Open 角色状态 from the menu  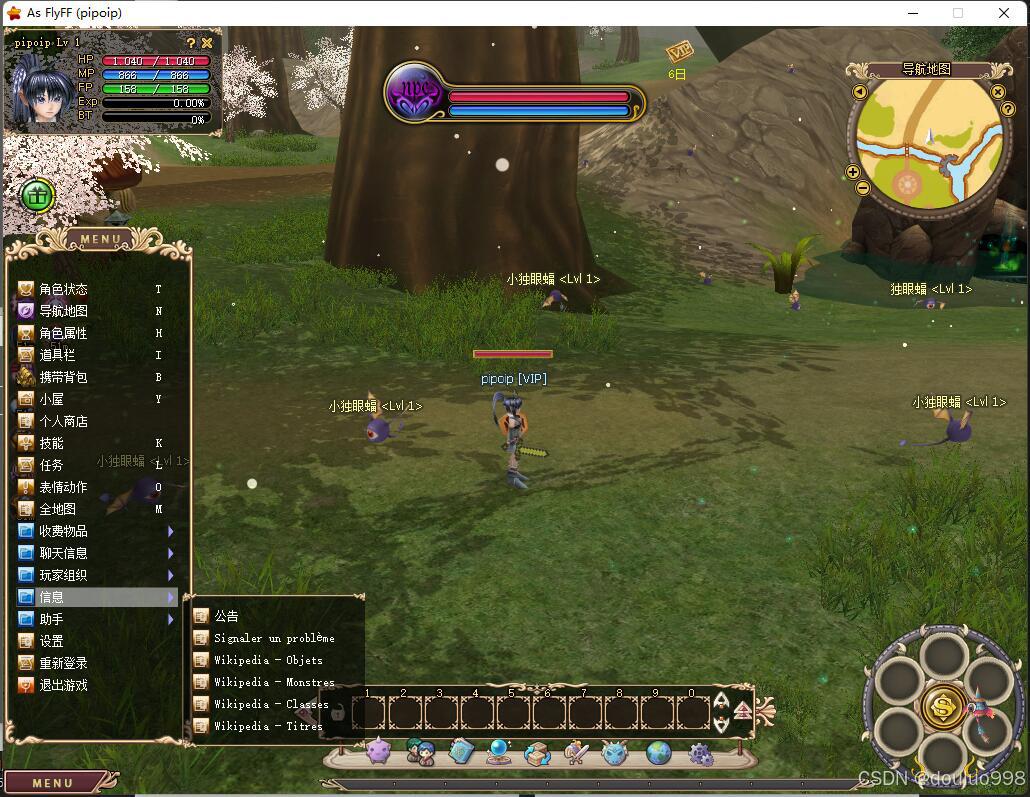[63, 289]
